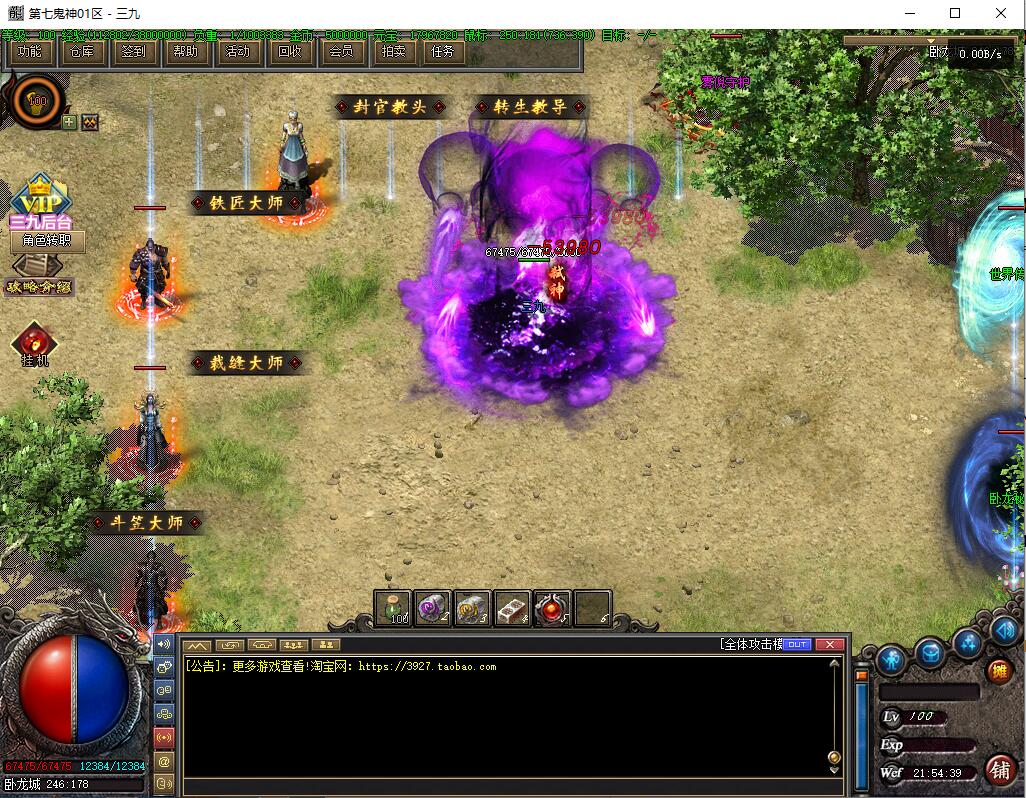Open the 攻略介绍 guide button
This screenshot has width=1026, height=798.
[x=40, y=286]
